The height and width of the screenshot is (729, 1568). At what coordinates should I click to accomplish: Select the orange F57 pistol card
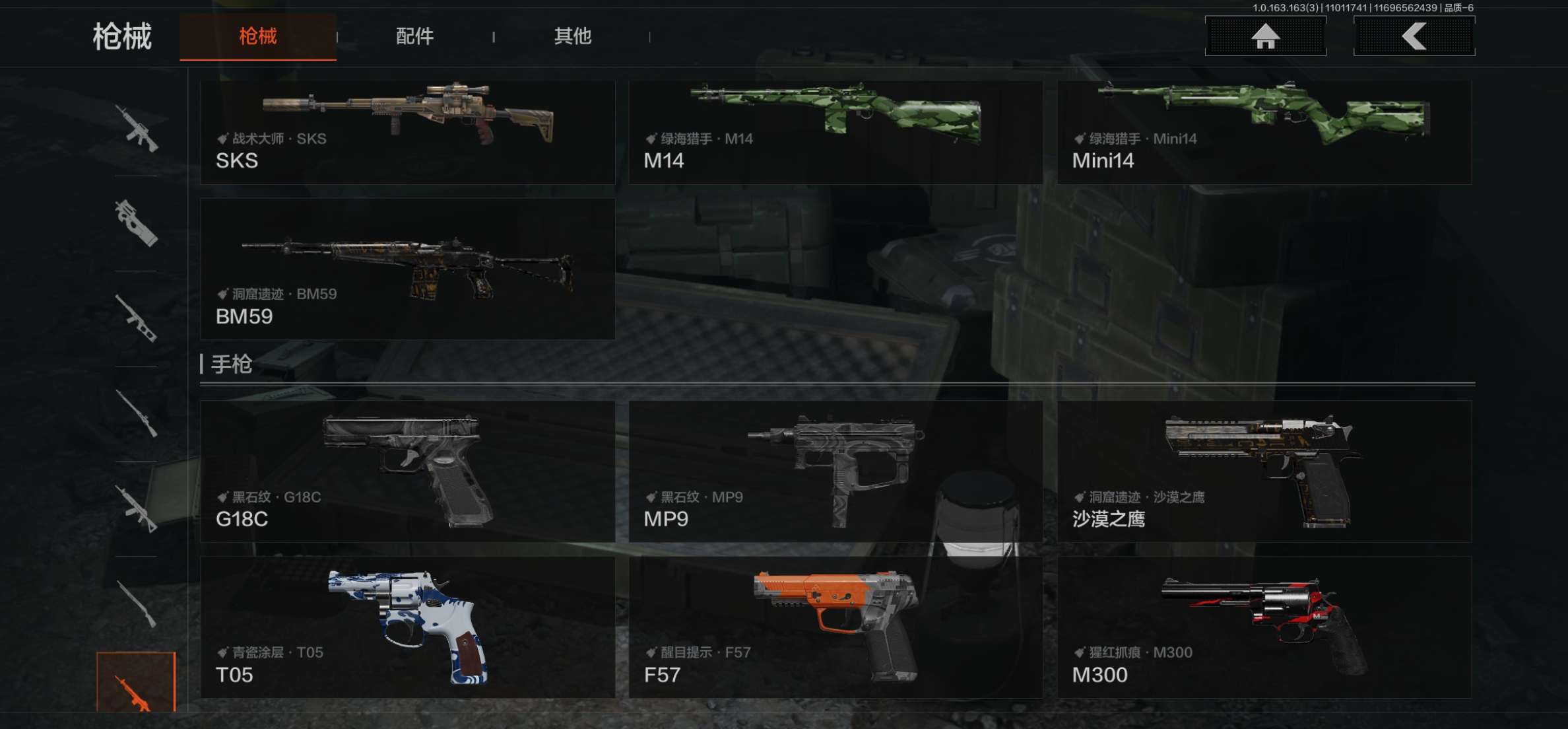tap(835, 627)
